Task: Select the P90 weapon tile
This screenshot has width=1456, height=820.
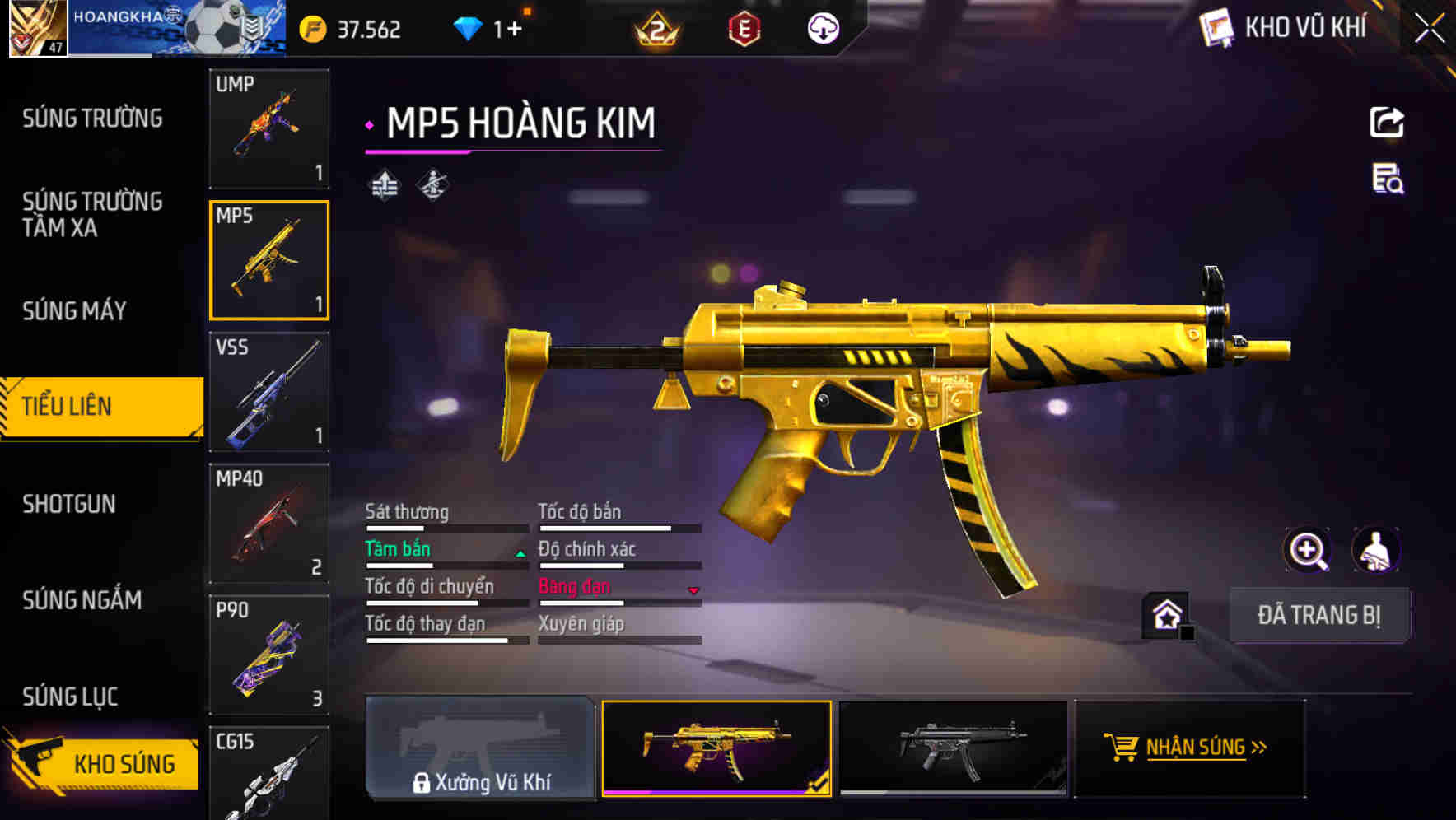Action: tap(269, 655)
